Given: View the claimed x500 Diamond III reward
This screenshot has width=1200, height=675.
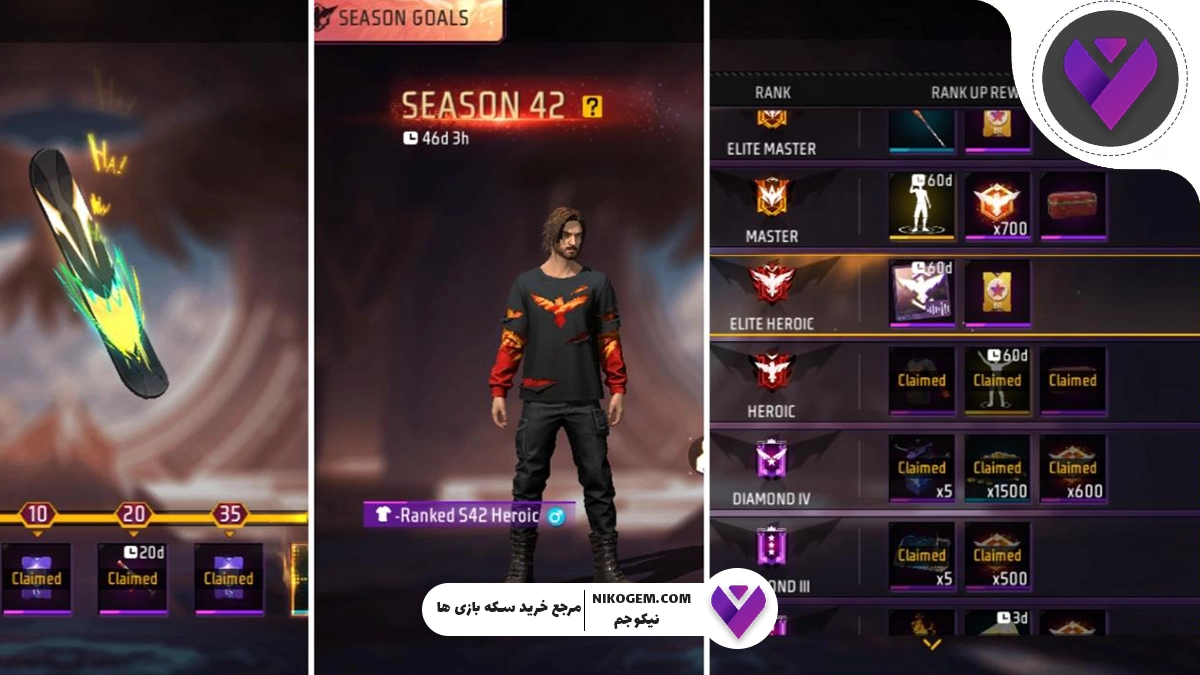Looking at the screenshot, I should [997, 555].
